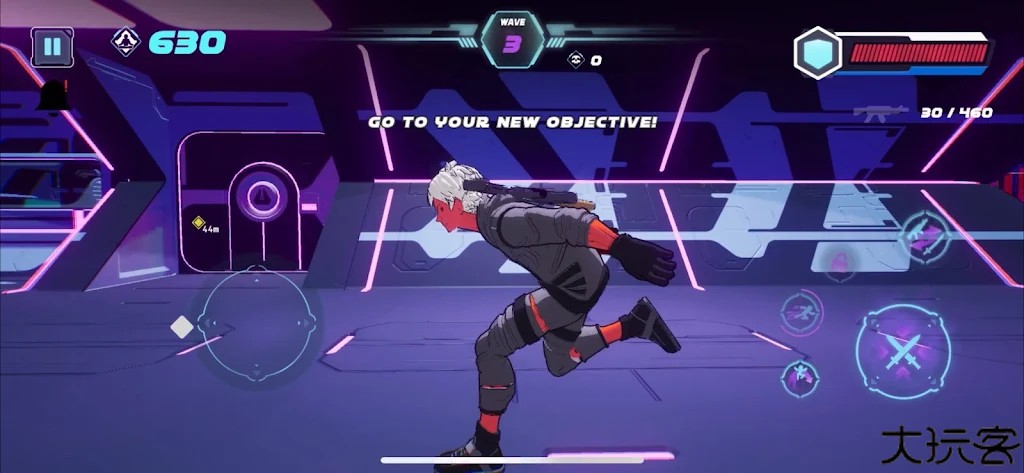This screenshot has width=1024, height=473.
Task: Tap the rifle weapon icon by ammo count
Action: (x=880, y=113)
